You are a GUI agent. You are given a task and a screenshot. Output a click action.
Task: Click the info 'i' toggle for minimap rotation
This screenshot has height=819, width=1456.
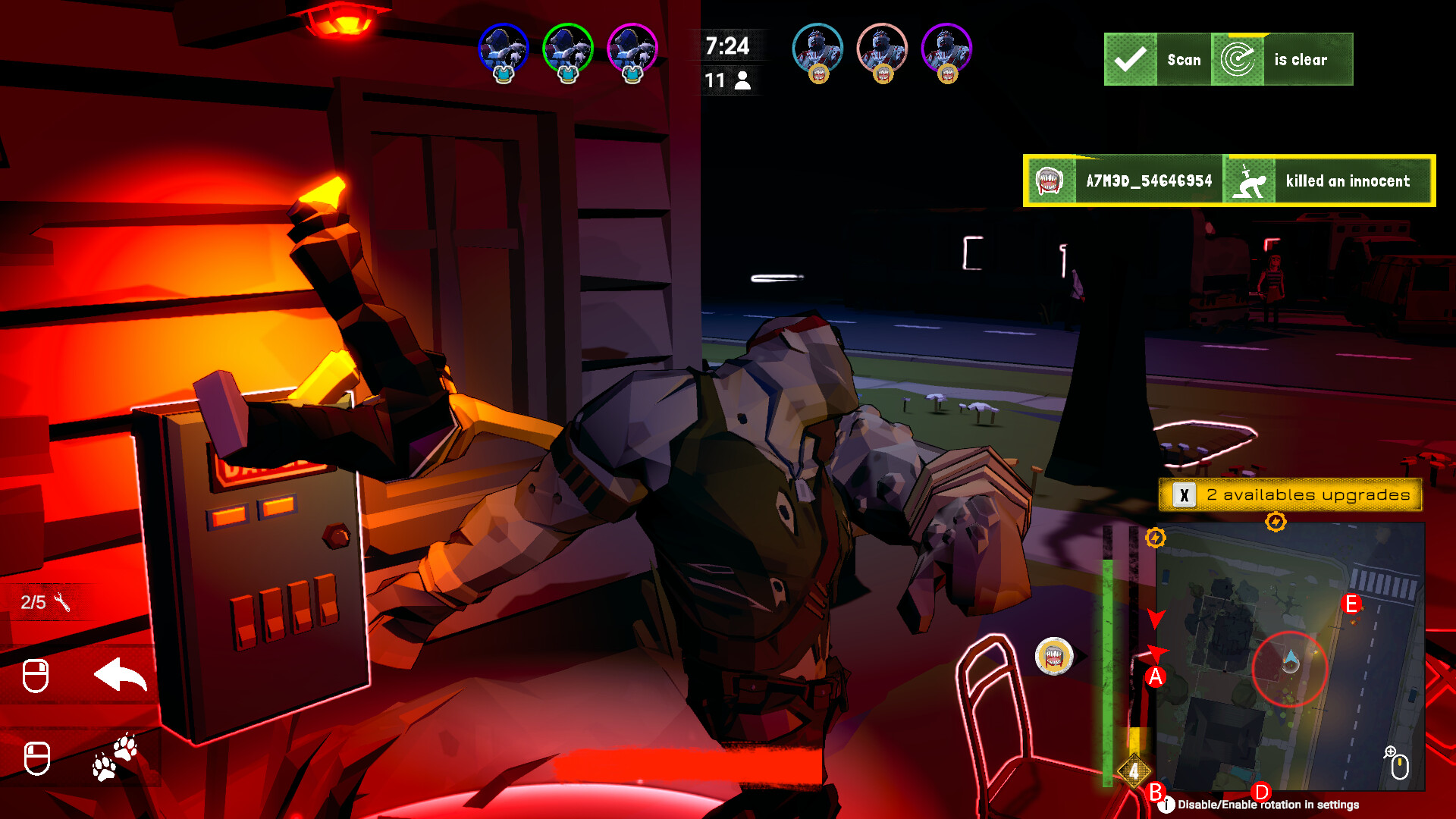(x=1166, y=804)
